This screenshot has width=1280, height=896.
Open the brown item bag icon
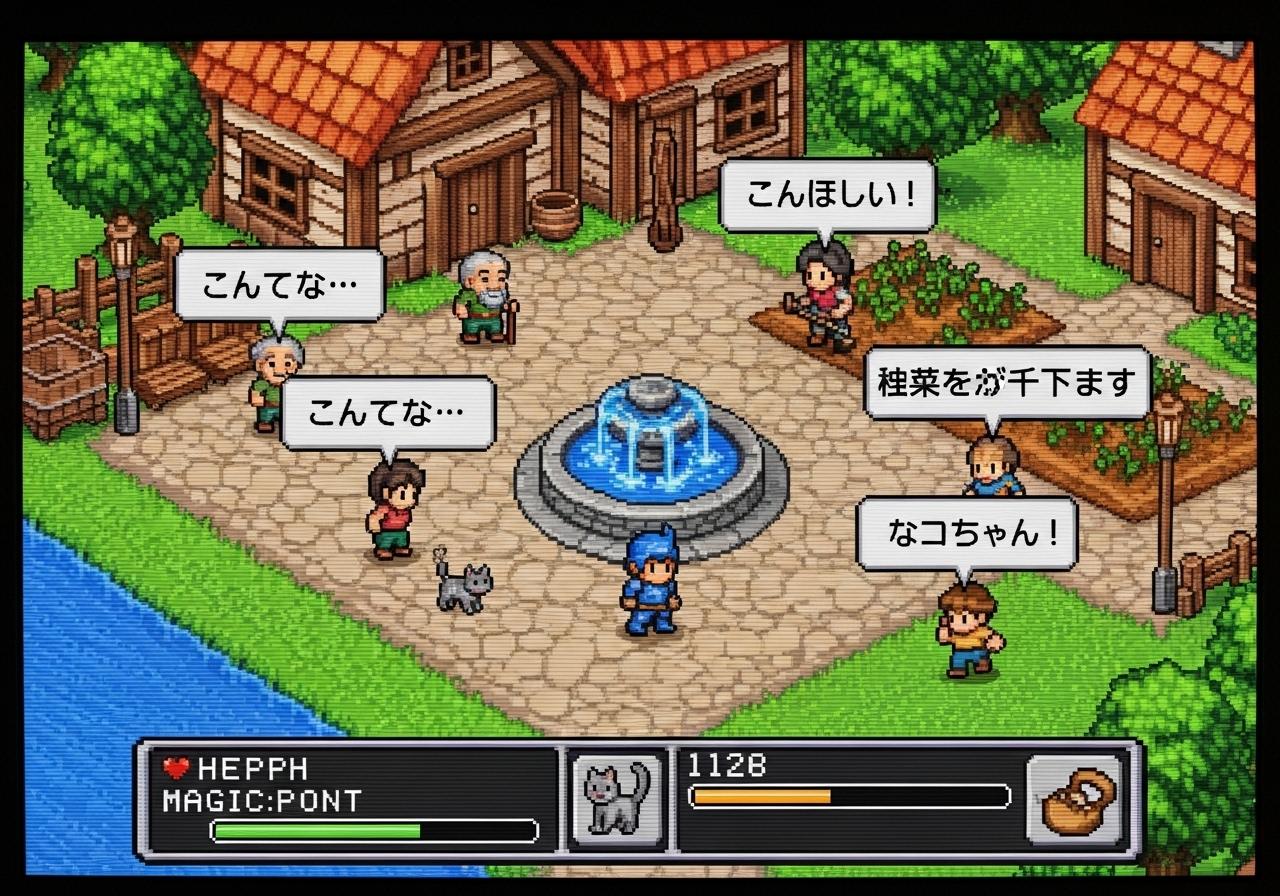click(1075, 801)
